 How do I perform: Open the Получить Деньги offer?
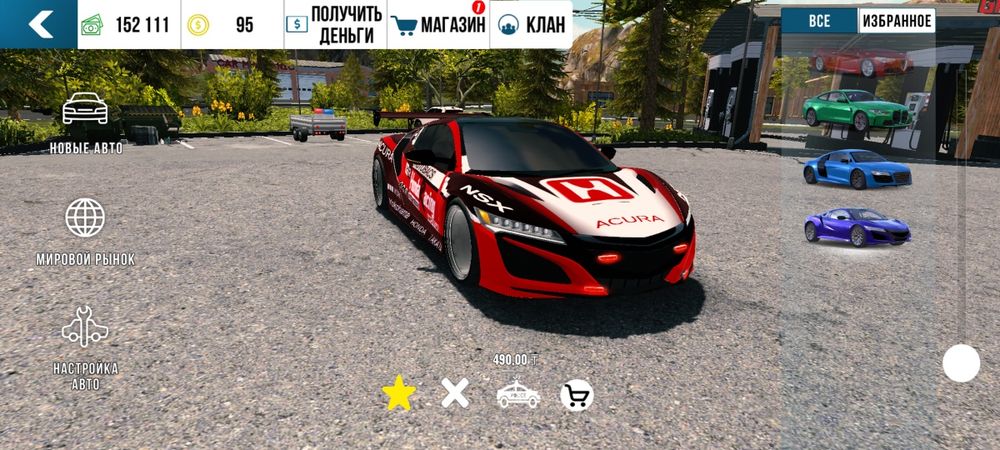pyautogui.click(x=334, y=24)
